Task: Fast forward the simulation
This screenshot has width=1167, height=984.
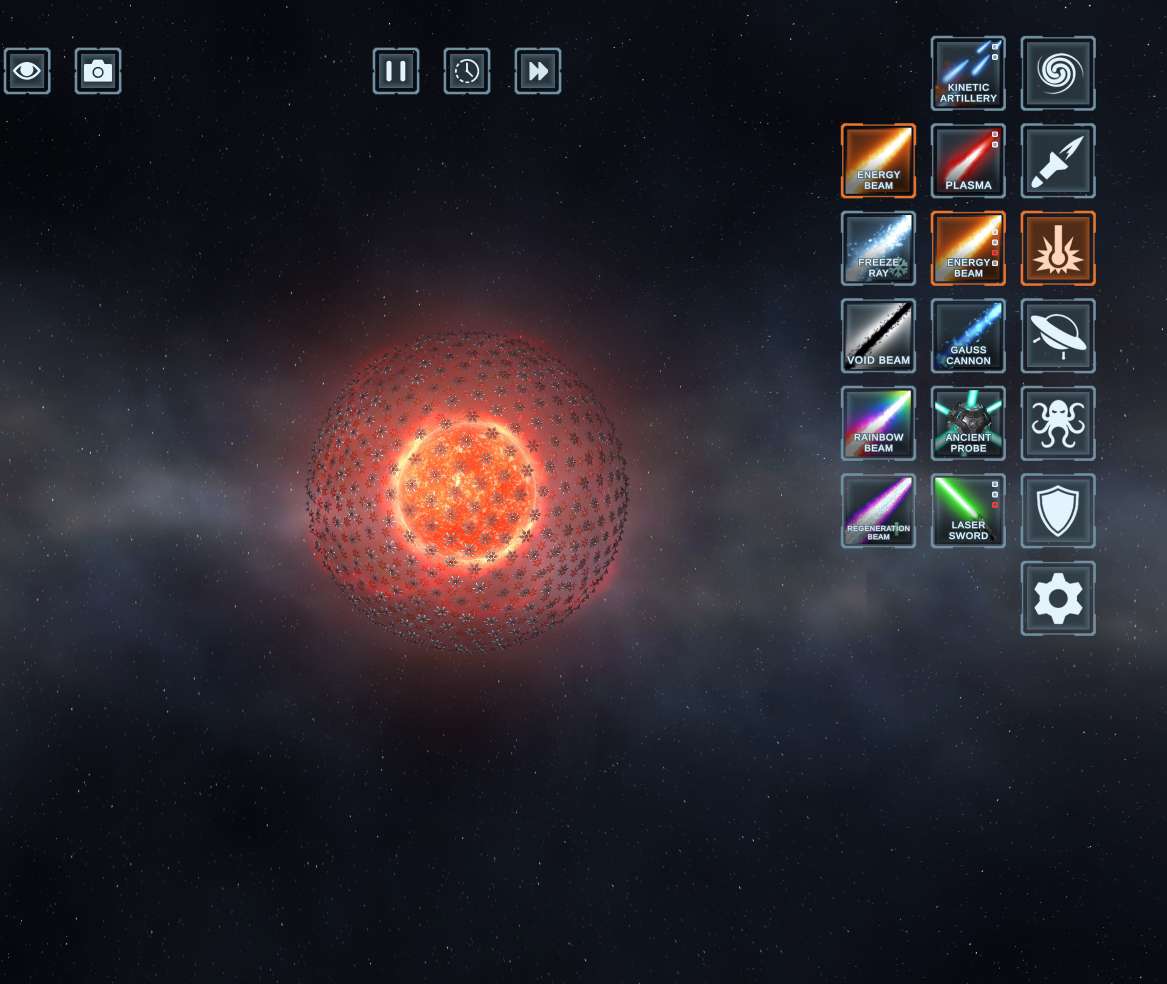Action: click(538, 71)
